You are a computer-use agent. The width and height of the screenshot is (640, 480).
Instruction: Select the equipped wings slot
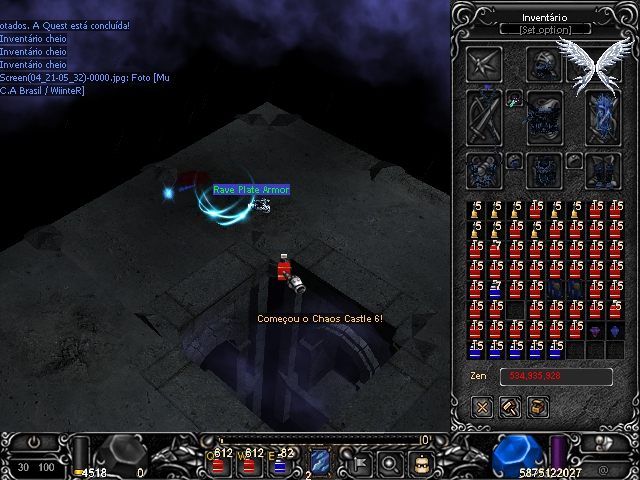click(x=596, y=64)
